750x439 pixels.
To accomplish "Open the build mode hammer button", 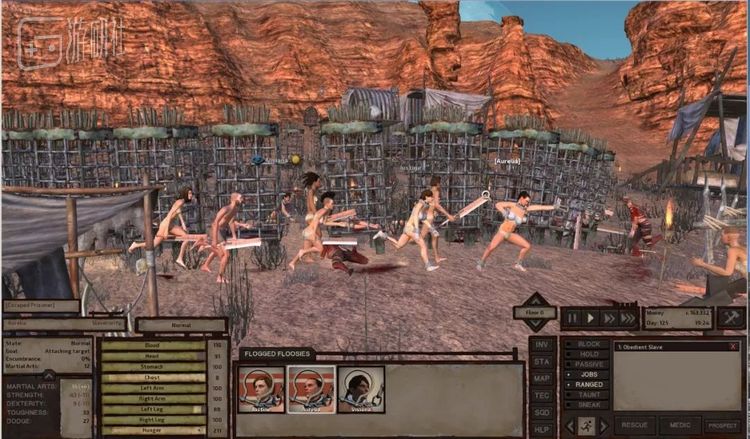I will (731, 318).
